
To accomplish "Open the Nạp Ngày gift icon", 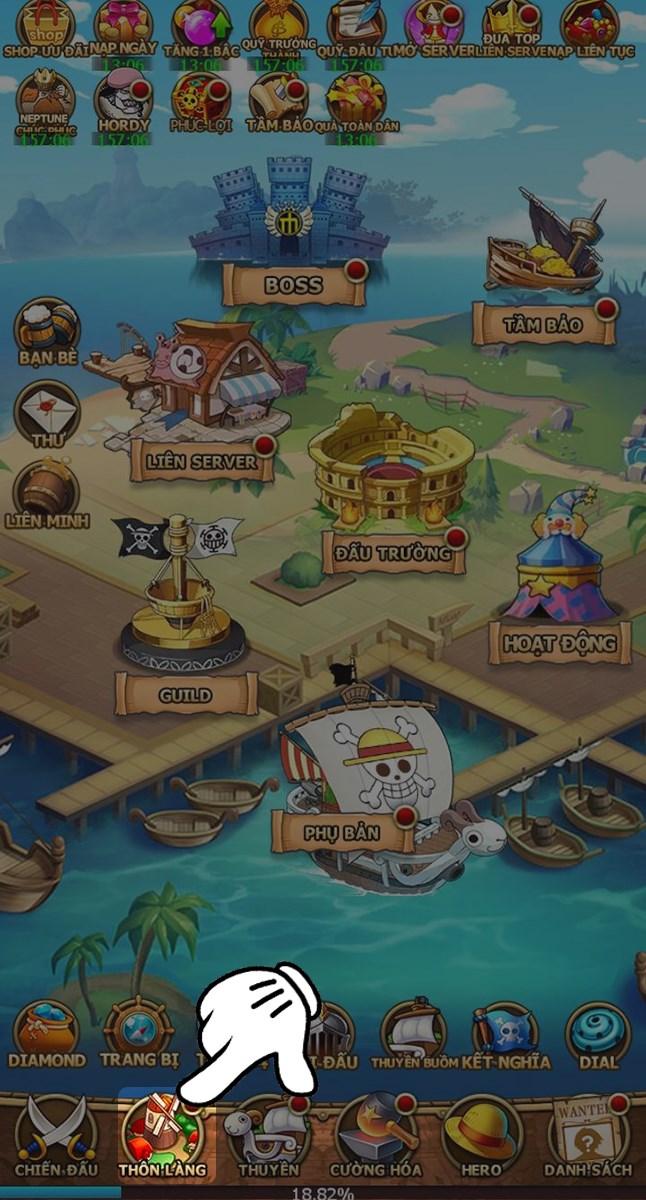I will coord(123,27).
